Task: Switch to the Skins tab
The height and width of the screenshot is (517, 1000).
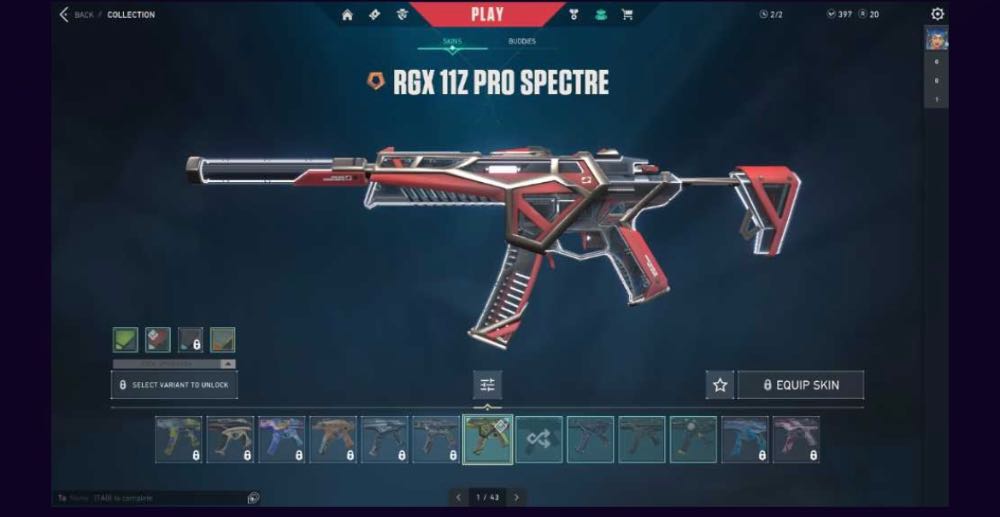Action: (x=452, y=41)
